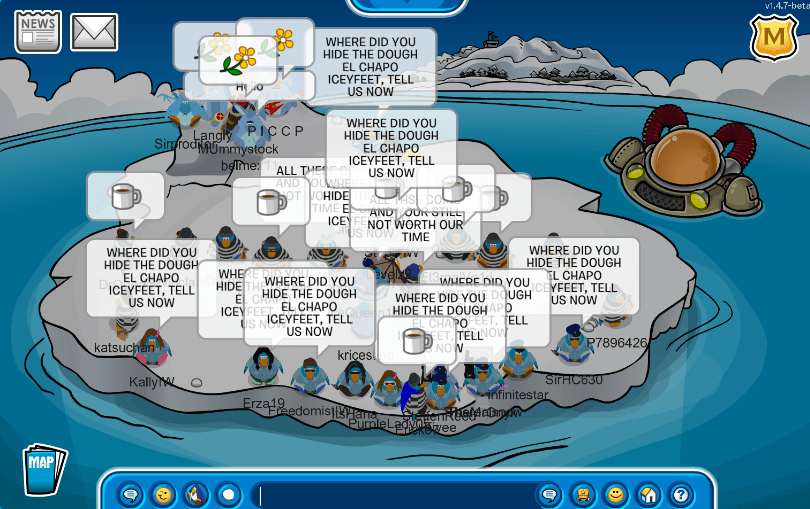This screenshot has width=810, height=509.
Task: Open the safe chat speech bubble menu
Action: click(x=130, y=494)
